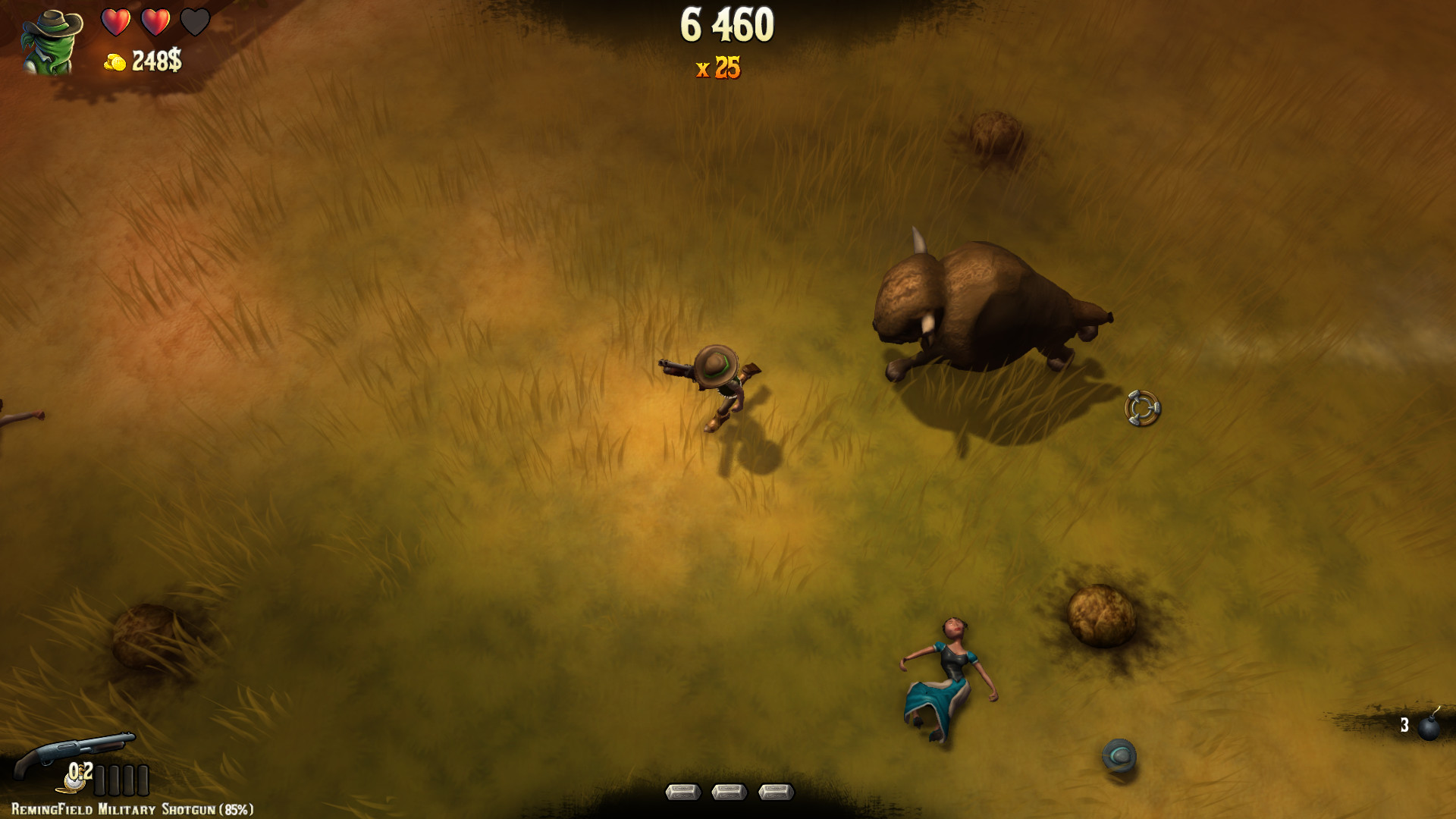
Task: Click the rightmost silver ingot icon
Action: pyautogui.click(x=775, y=792)
